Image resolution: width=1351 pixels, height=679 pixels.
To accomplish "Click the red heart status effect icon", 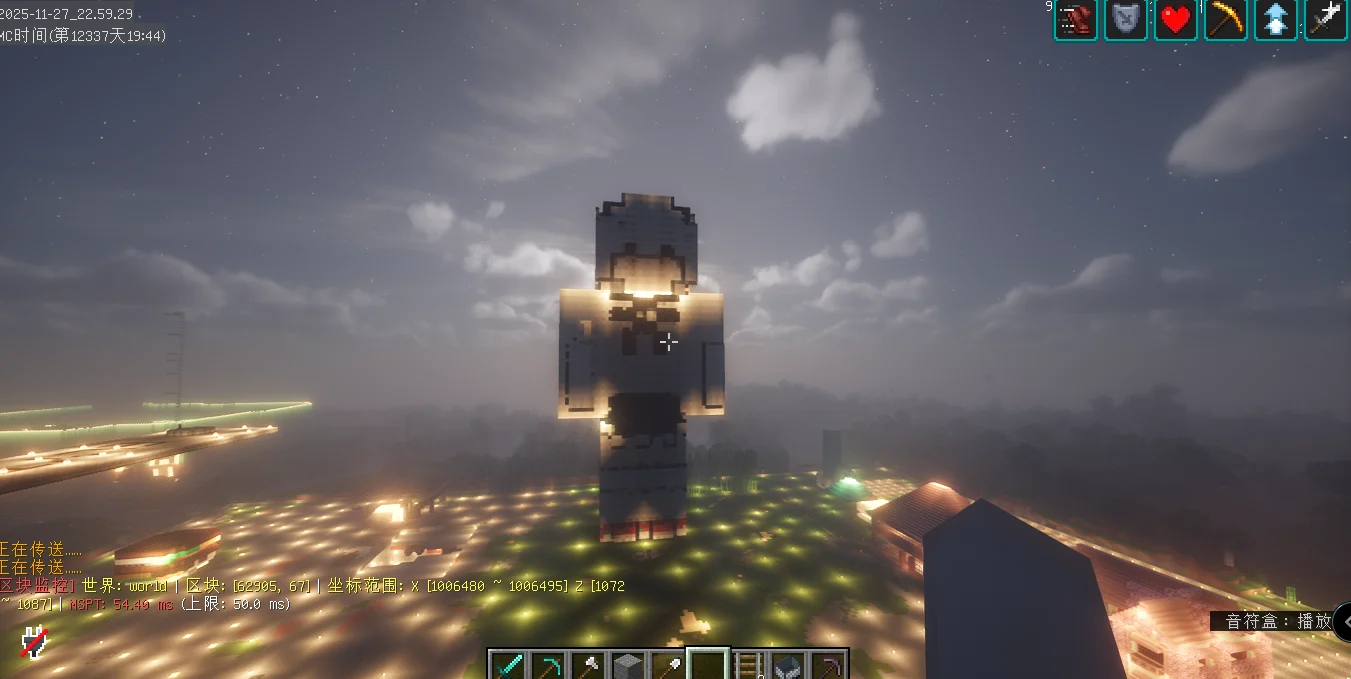I will (x=1176, y=20).
